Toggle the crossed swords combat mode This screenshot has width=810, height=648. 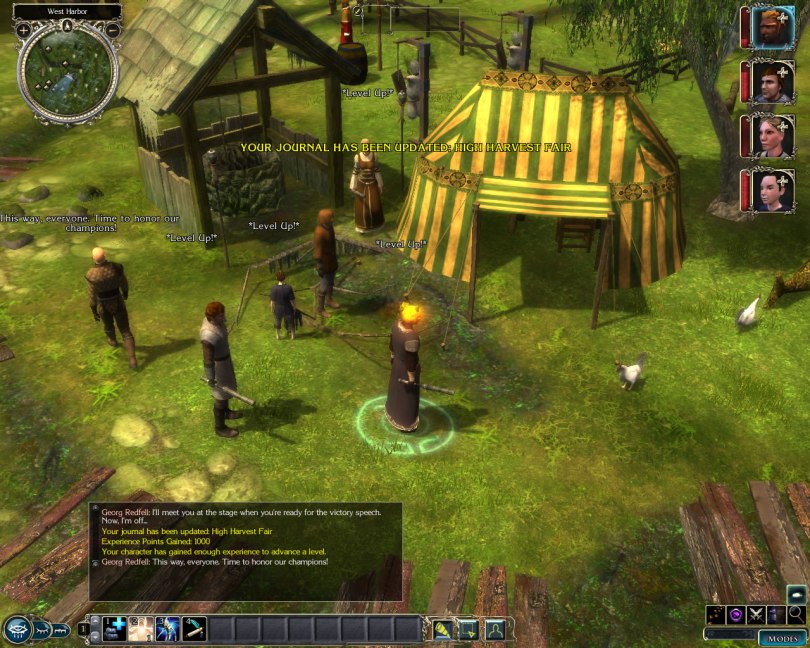pos(755,615)
